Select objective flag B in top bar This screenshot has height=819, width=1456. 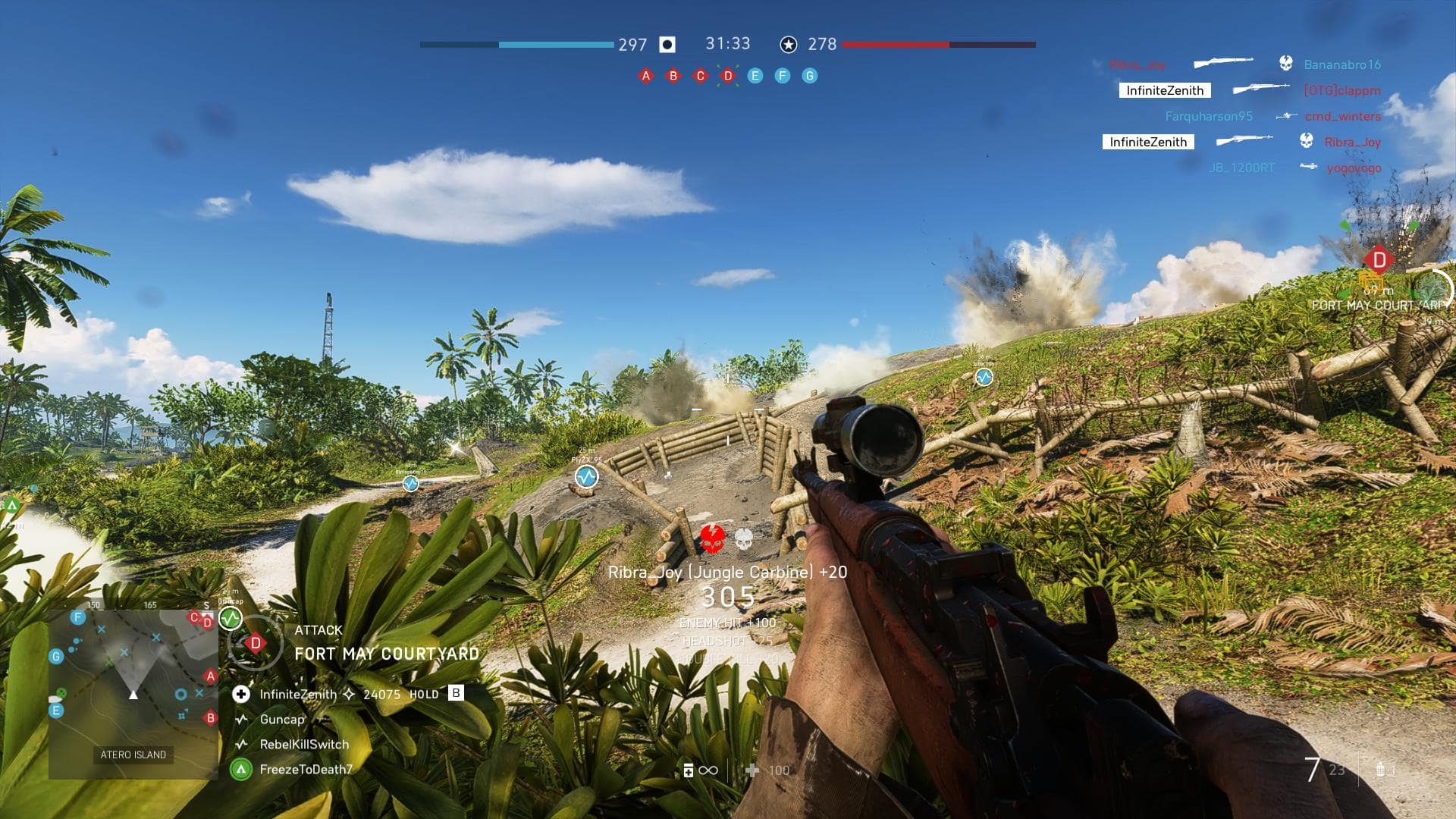673,76
